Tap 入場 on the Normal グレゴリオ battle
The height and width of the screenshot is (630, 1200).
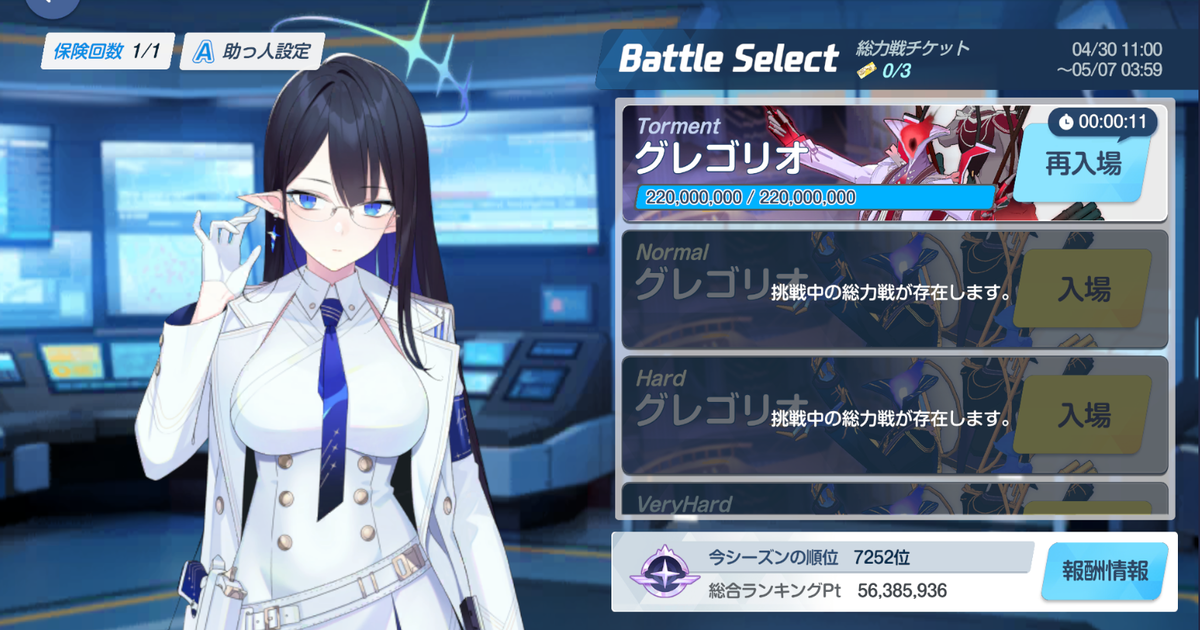(x=1083, y=290)
